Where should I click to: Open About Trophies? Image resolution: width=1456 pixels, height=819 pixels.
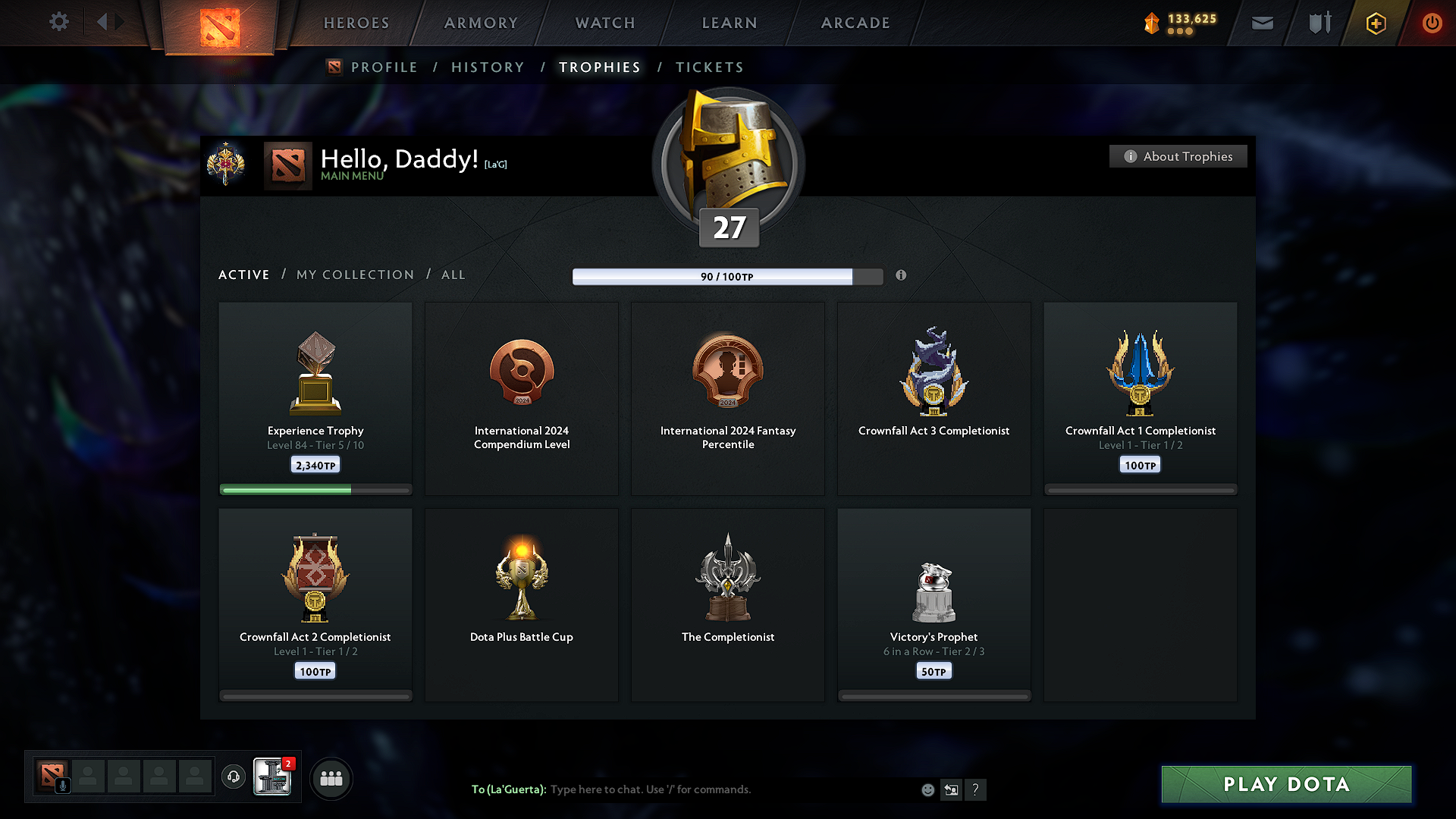point(1178,156)
